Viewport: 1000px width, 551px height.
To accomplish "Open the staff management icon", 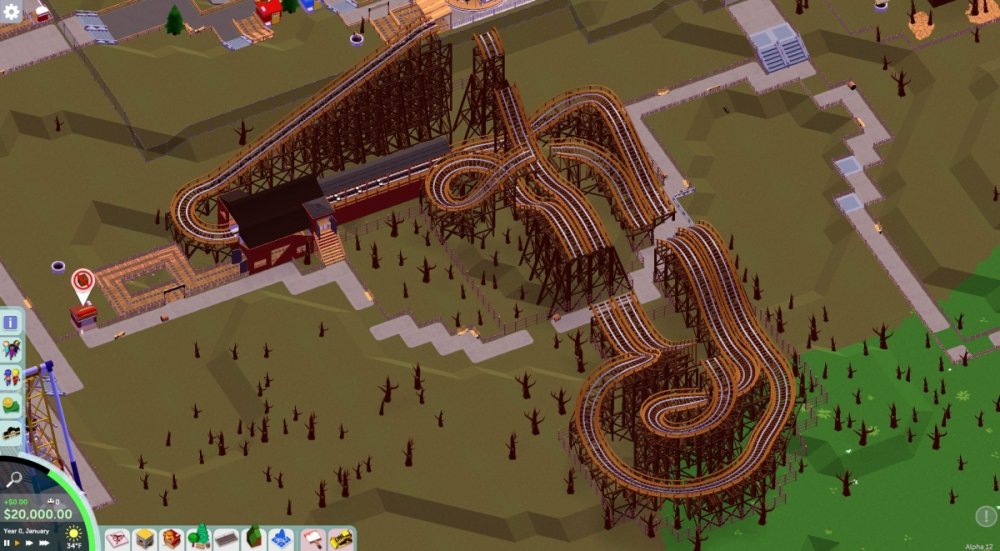I will (x=12, y=378).
